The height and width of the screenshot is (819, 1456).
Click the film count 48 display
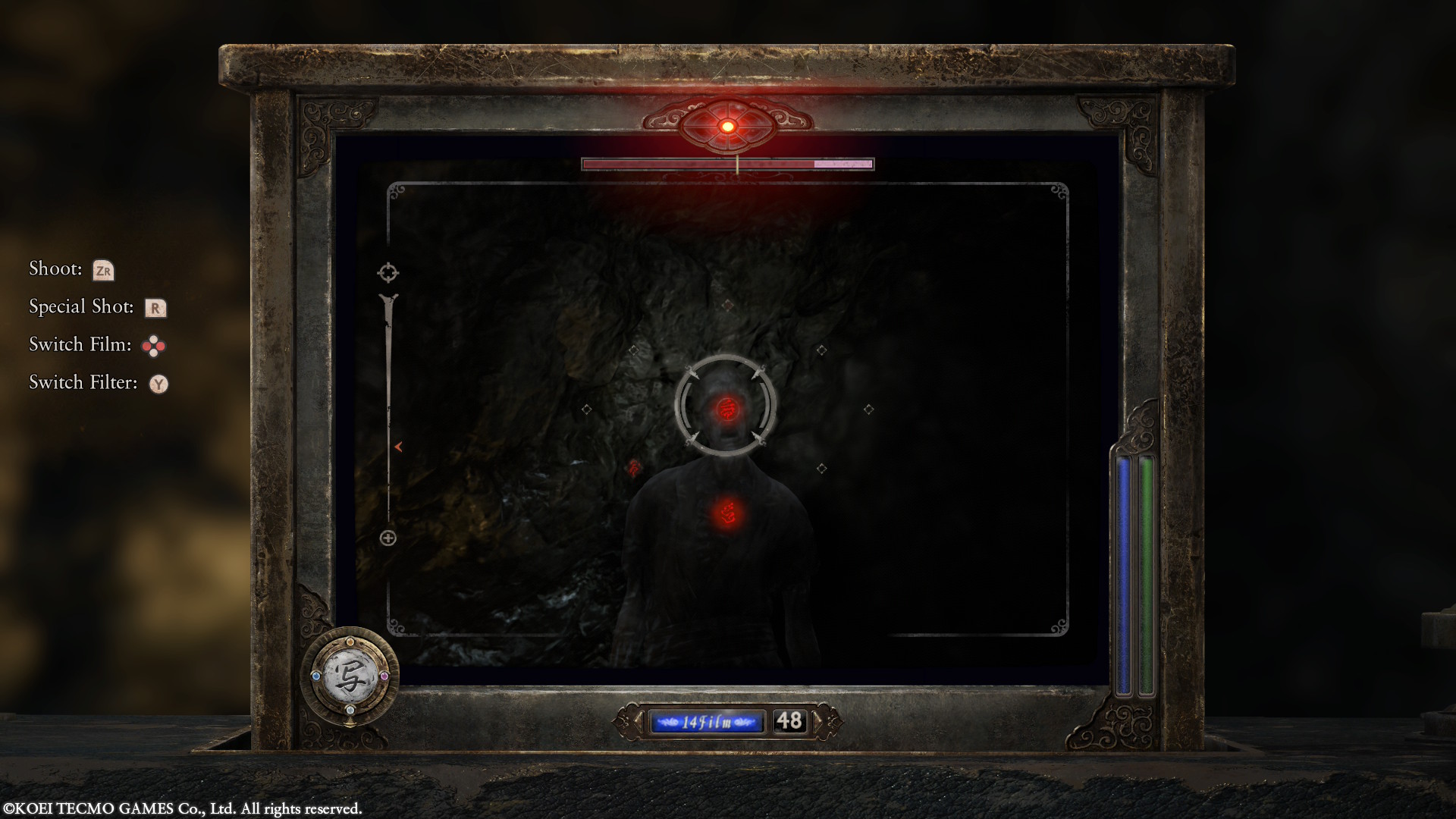(x=790, y=720)
